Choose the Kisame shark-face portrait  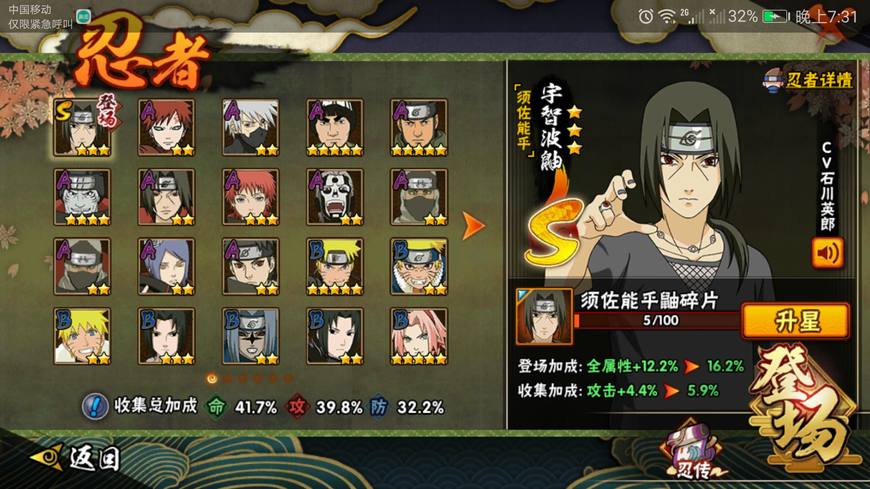(x=82, y=197)
